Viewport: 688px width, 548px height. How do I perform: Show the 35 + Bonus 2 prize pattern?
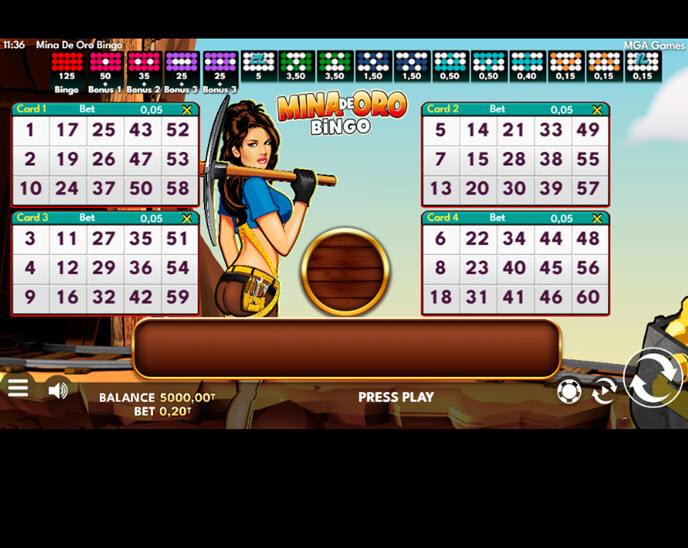[143, 68]
